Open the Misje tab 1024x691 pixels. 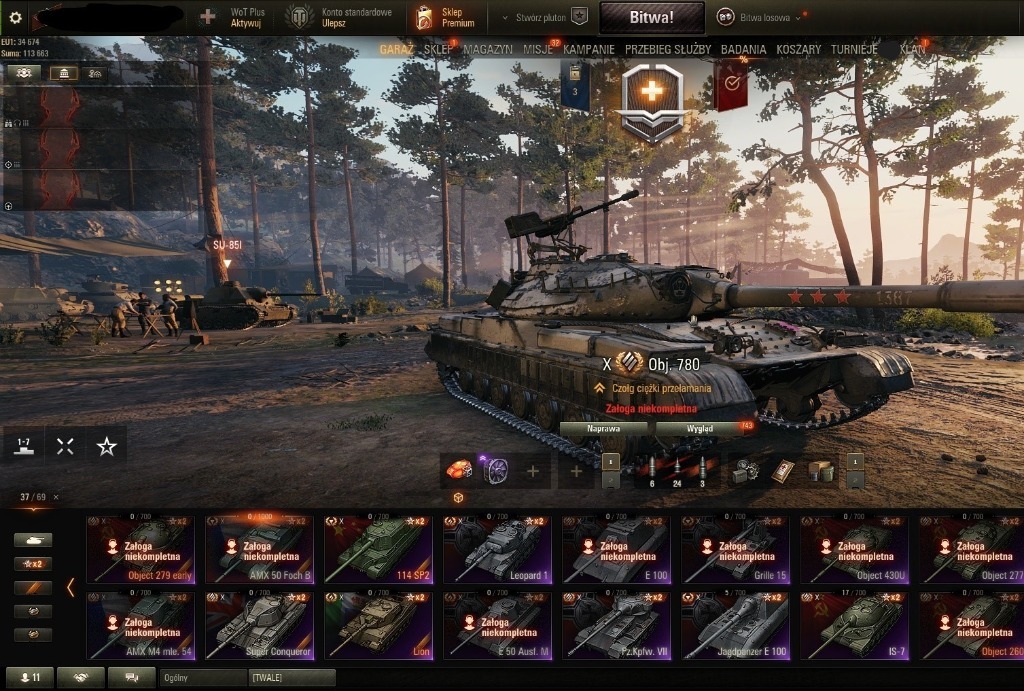coord(539,49)
